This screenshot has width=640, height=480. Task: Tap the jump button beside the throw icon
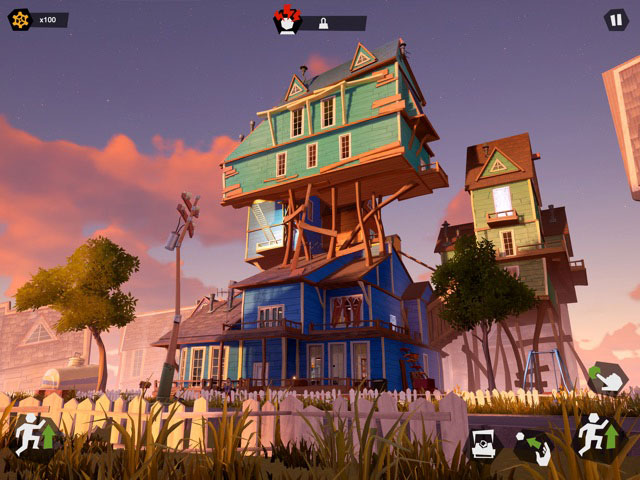click(597, 436)
